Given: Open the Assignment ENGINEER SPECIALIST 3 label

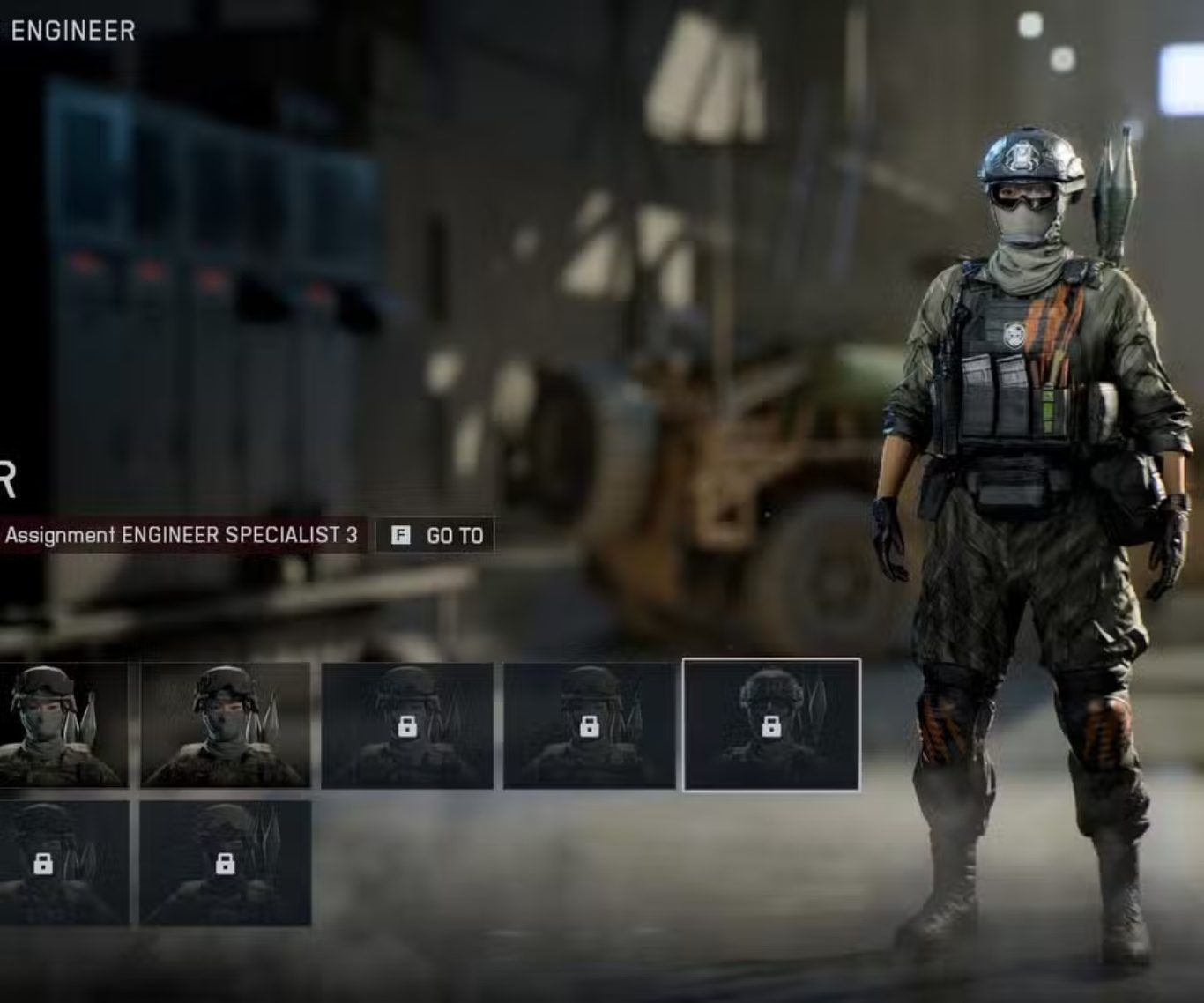Looking at the screenshot, I should click(x=182, y=536).
